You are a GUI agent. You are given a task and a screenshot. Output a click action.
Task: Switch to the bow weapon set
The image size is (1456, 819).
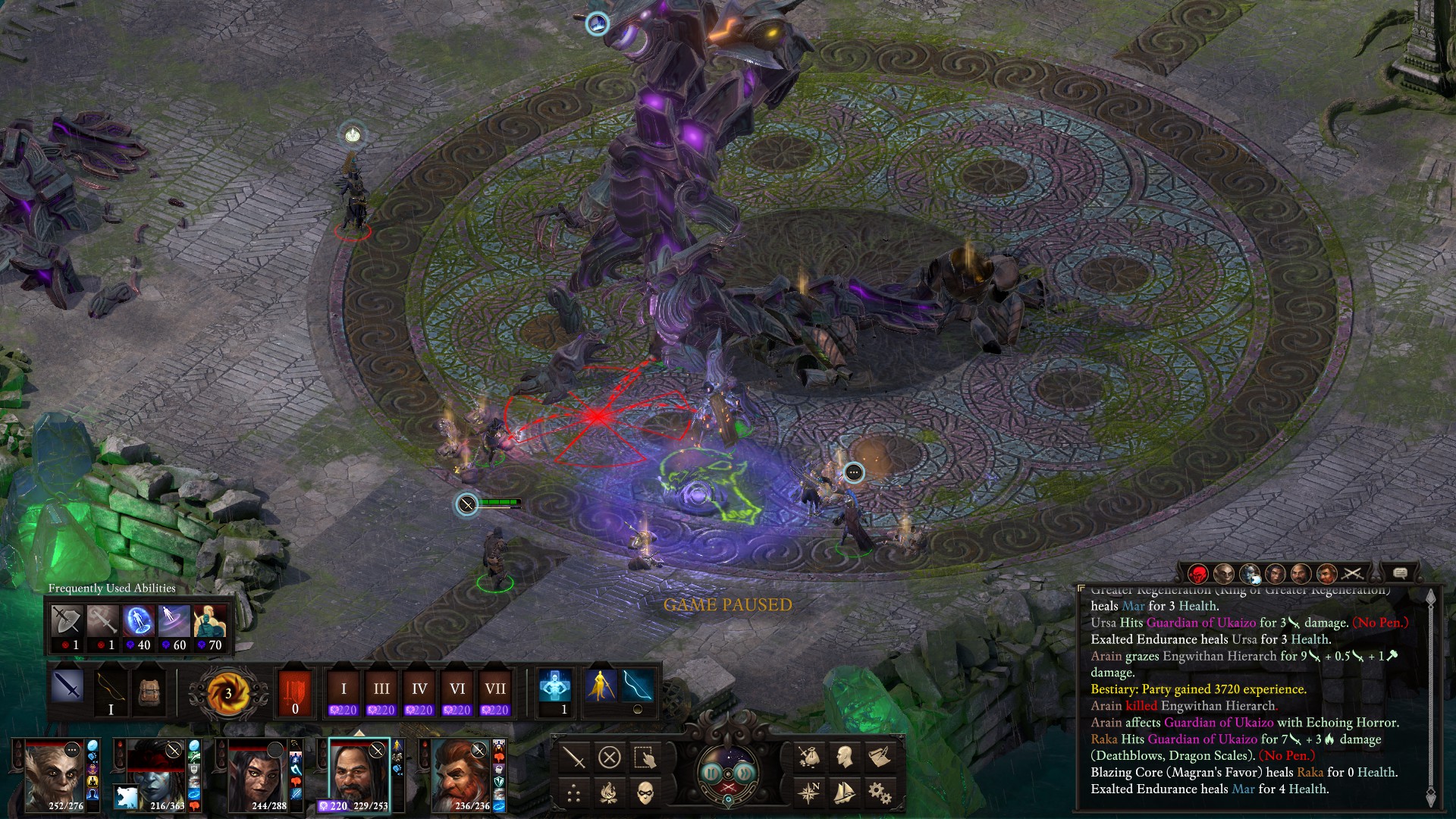111,690
